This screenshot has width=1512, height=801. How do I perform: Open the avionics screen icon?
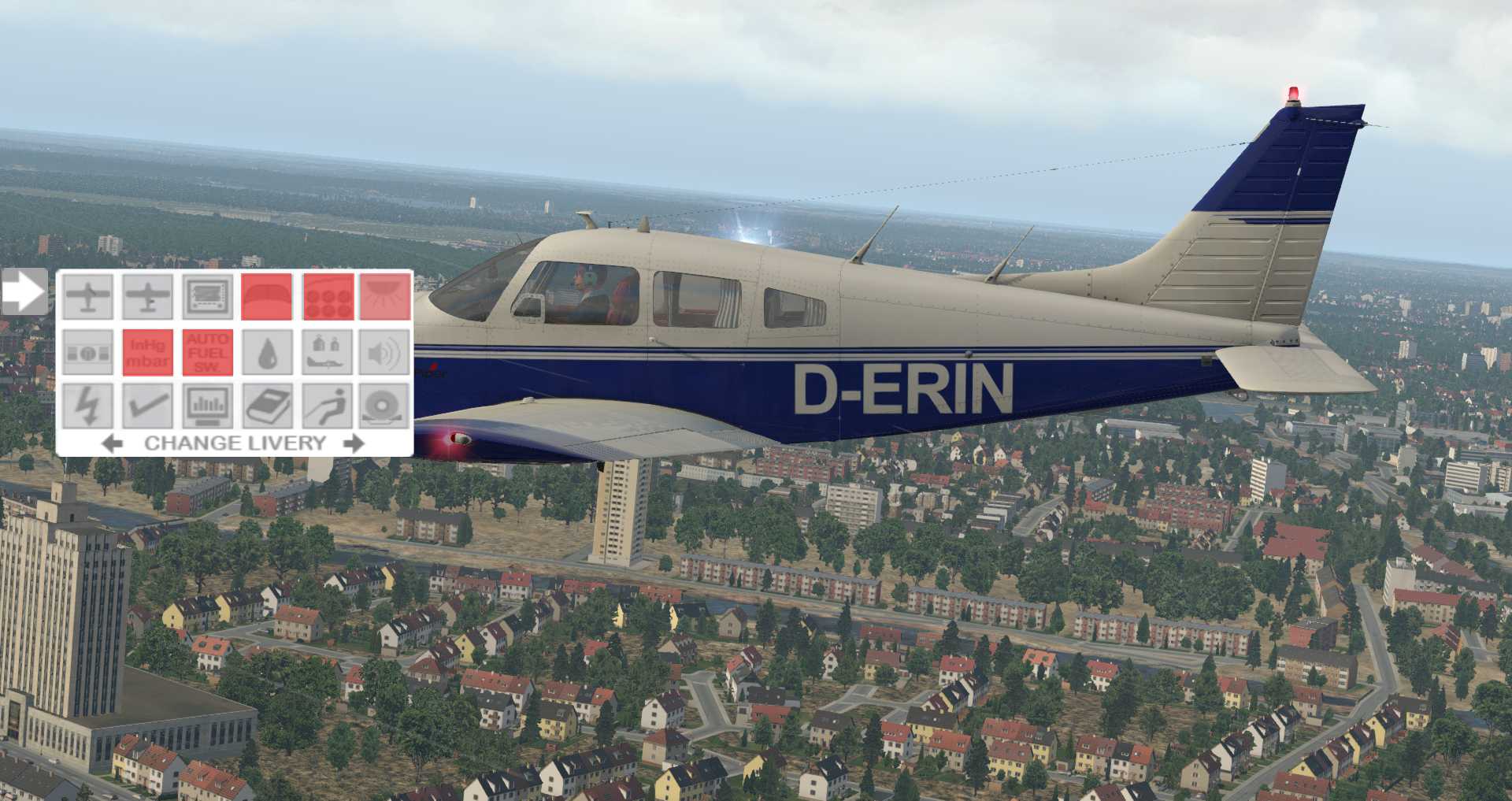pyautogui.click(x=207, y=297)
